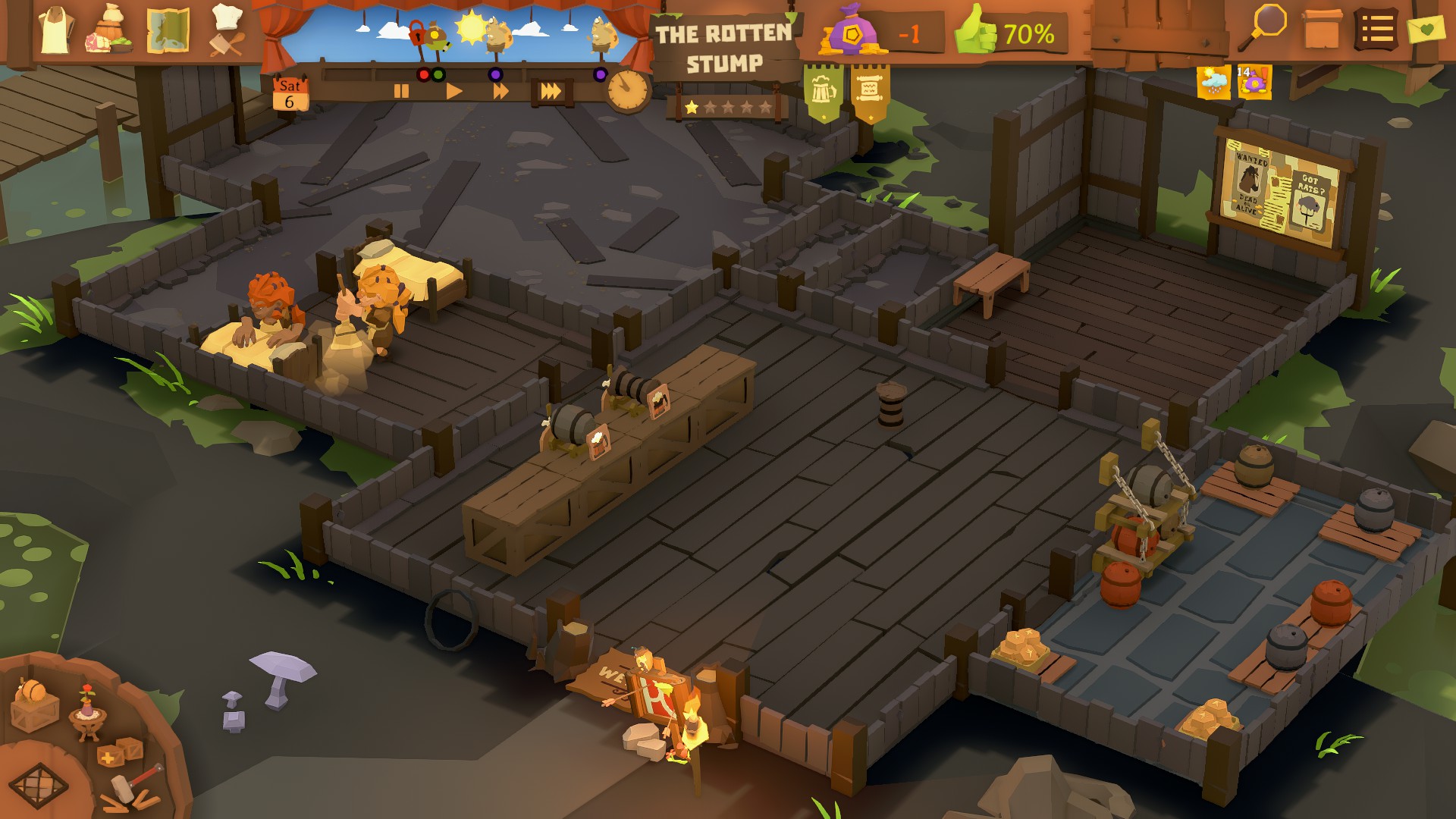The height and width of the screenshot is (819, 1456).
Task: Select the scroll banner
Action: pyautogui.click(x=870, y=92)
